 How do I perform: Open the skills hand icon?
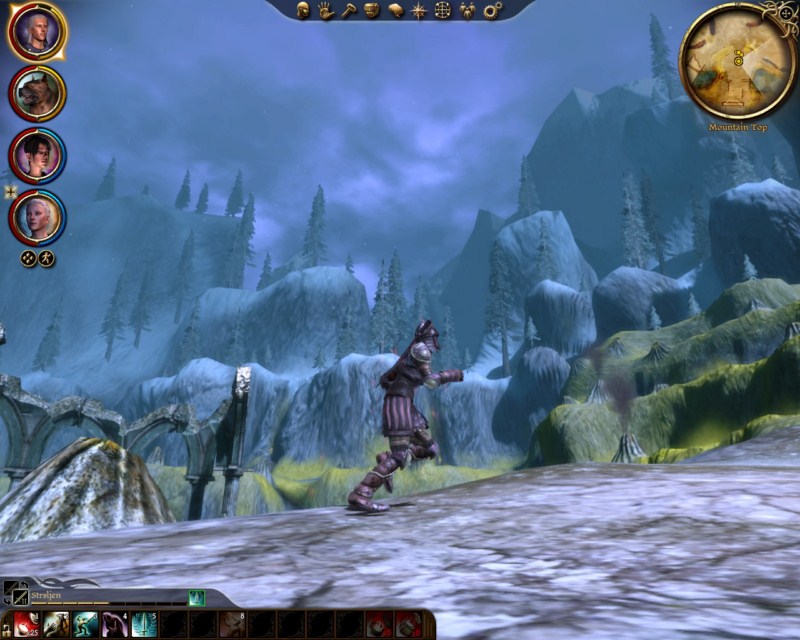(x=326, y=10)
